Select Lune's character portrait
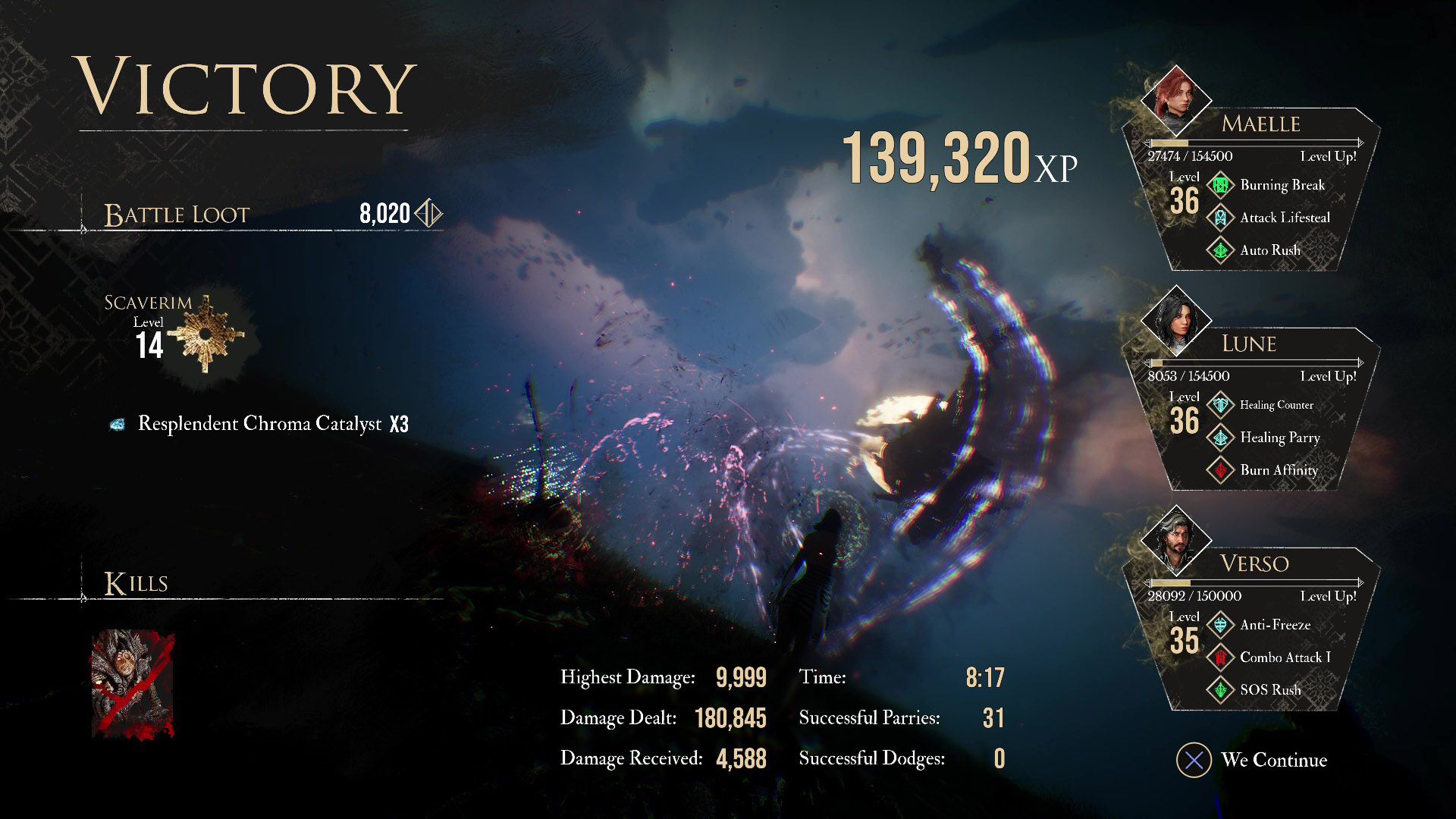Image resolution: width=1456 pixels, height=819 pixels. pos(1175,320)
